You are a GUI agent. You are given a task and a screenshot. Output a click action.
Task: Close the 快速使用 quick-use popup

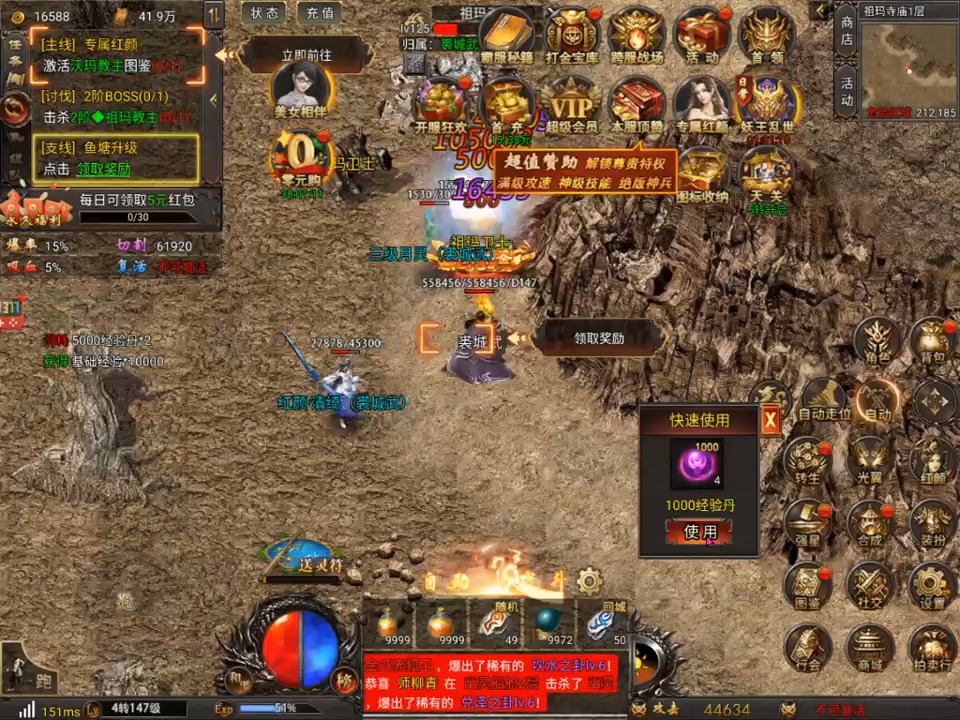point(770,421)
